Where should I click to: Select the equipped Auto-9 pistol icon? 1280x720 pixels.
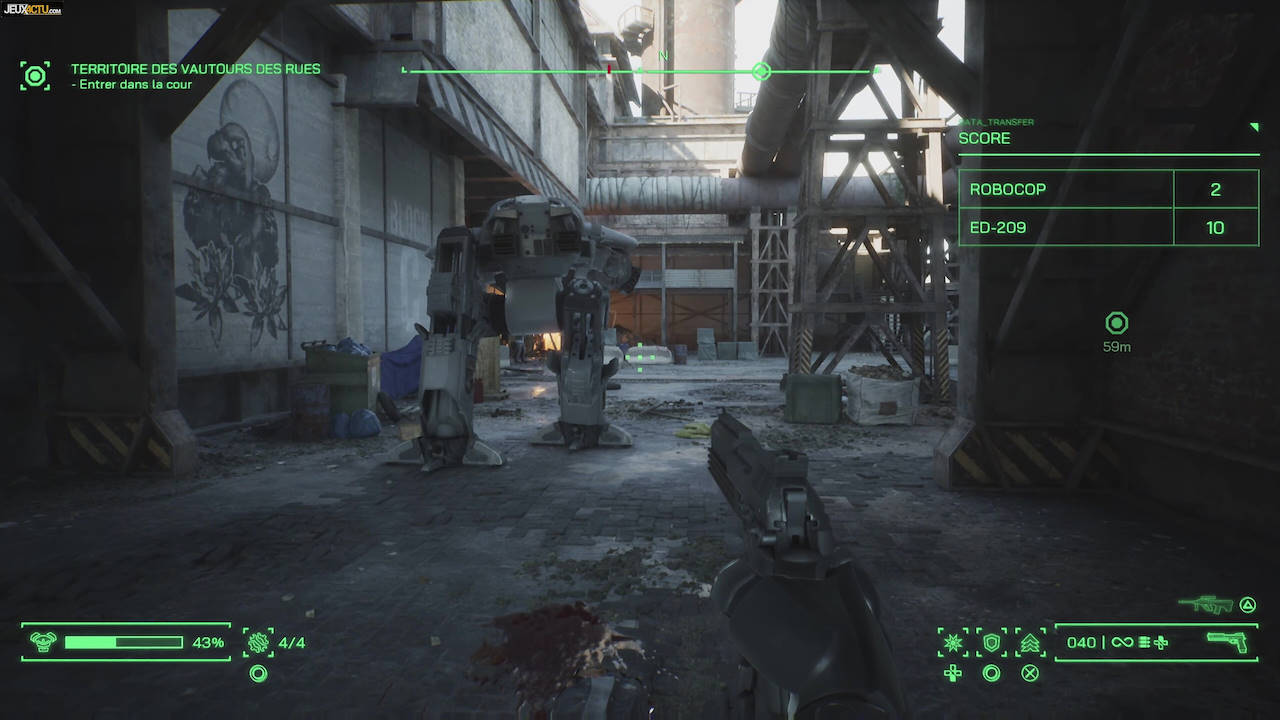[1227, 642]
